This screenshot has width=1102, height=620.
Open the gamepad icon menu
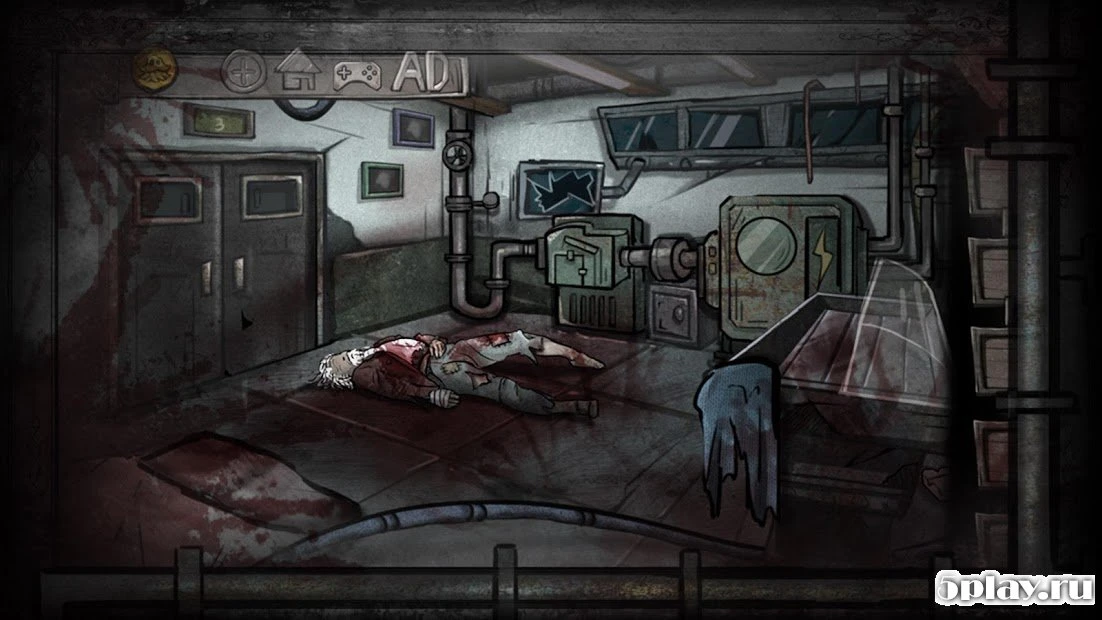(x=354, y=74)
